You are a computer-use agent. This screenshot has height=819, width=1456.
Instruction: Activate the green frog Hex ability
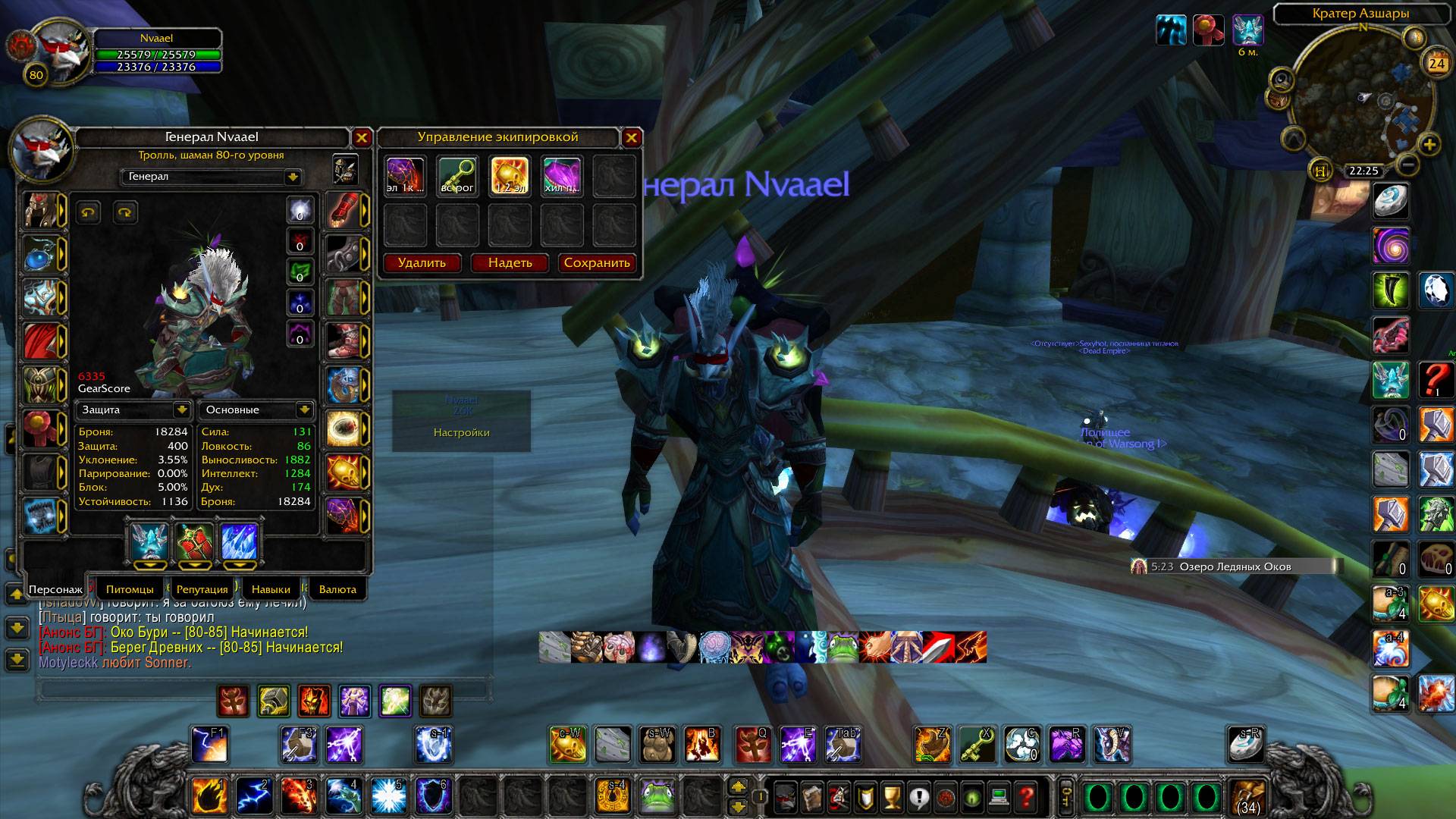point(659,796)
